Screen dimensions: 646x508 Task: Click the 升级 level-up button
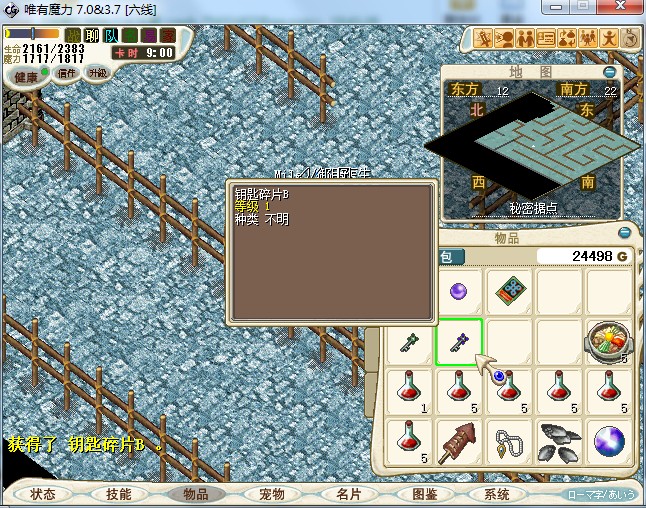click(97, 73)
